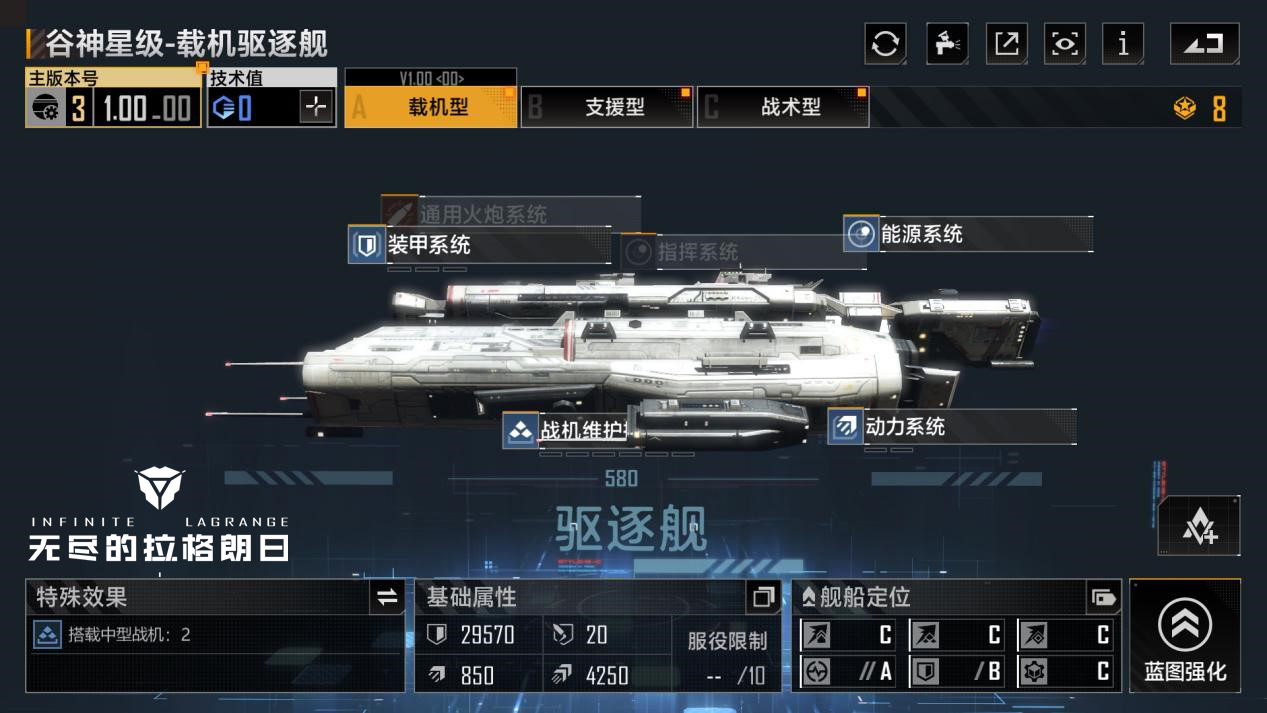Click the plus button beside 技术值
This screenshot has width=1267, height=713.
pyautogui.click(x=316, y=107)
